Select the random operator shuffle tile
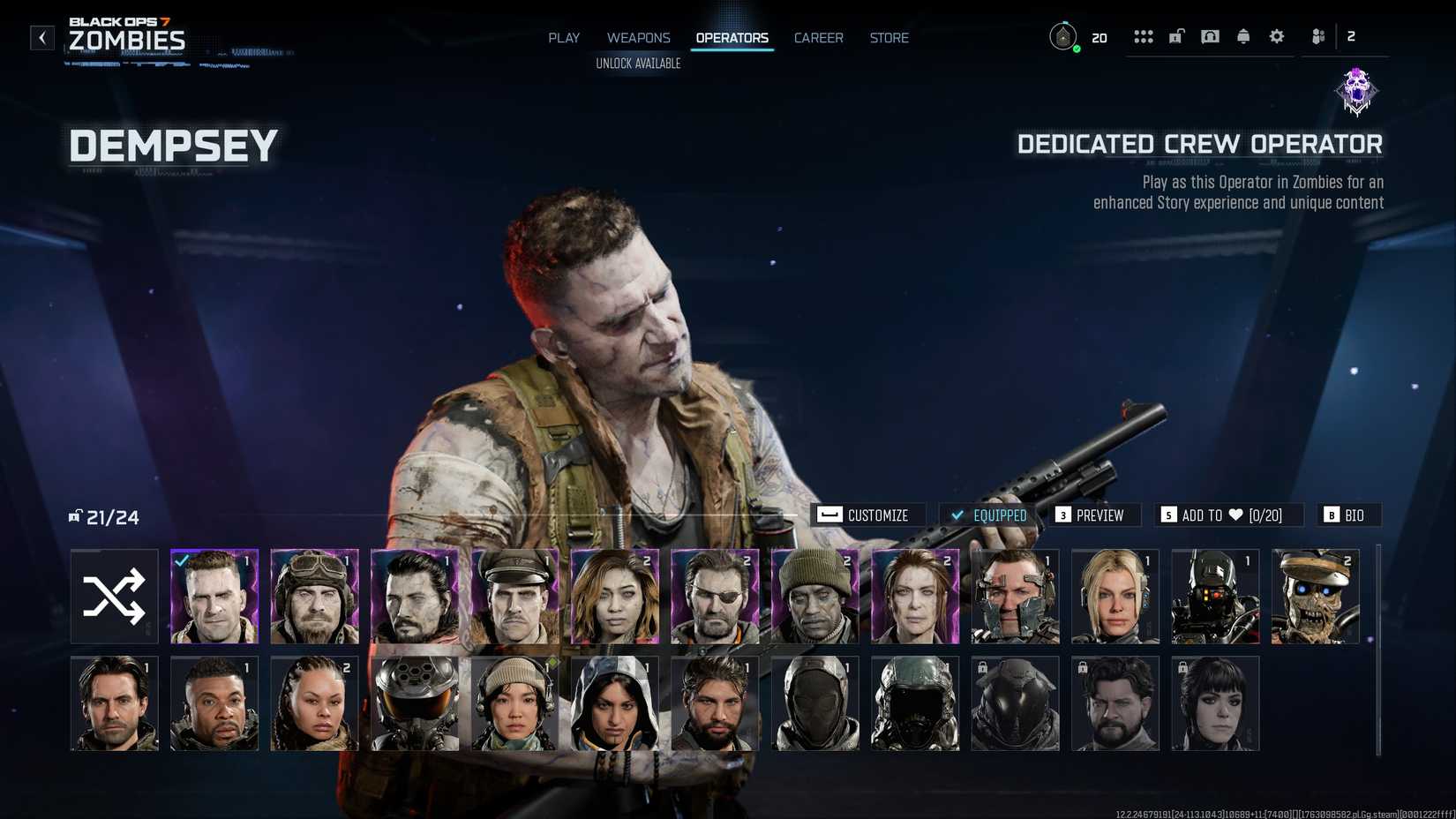 113,596
